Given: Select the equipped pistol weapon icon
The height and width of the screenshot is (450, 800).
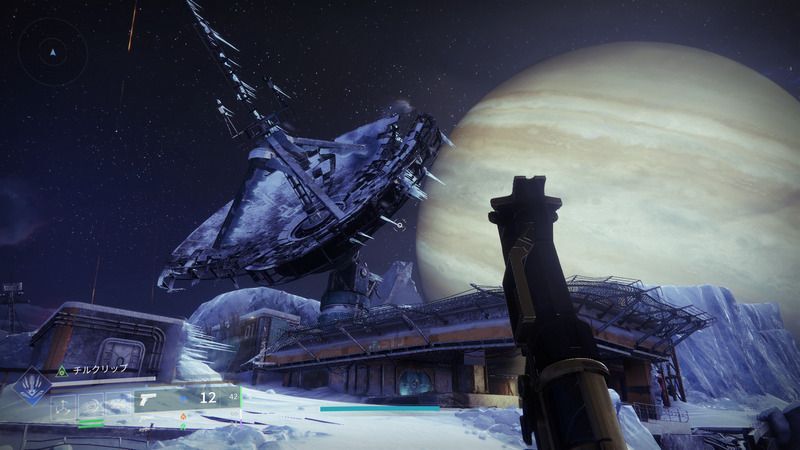Looking at the screenshot, I should [150, 399].
